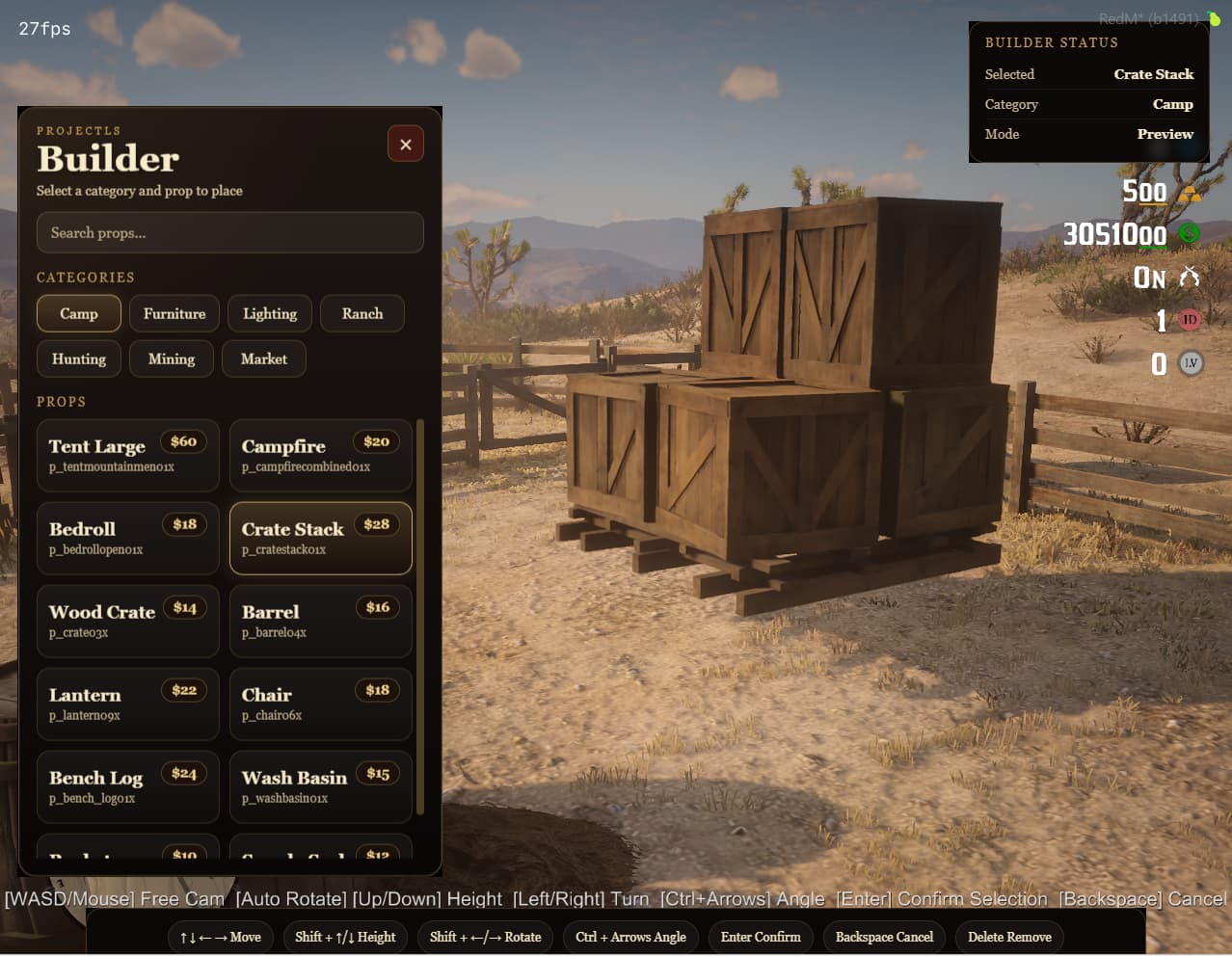Image resolution: width=1232 pixels, height=956 pixels.
Task: Choose the Wood Crate prop
Action: (x=127, y=622)
